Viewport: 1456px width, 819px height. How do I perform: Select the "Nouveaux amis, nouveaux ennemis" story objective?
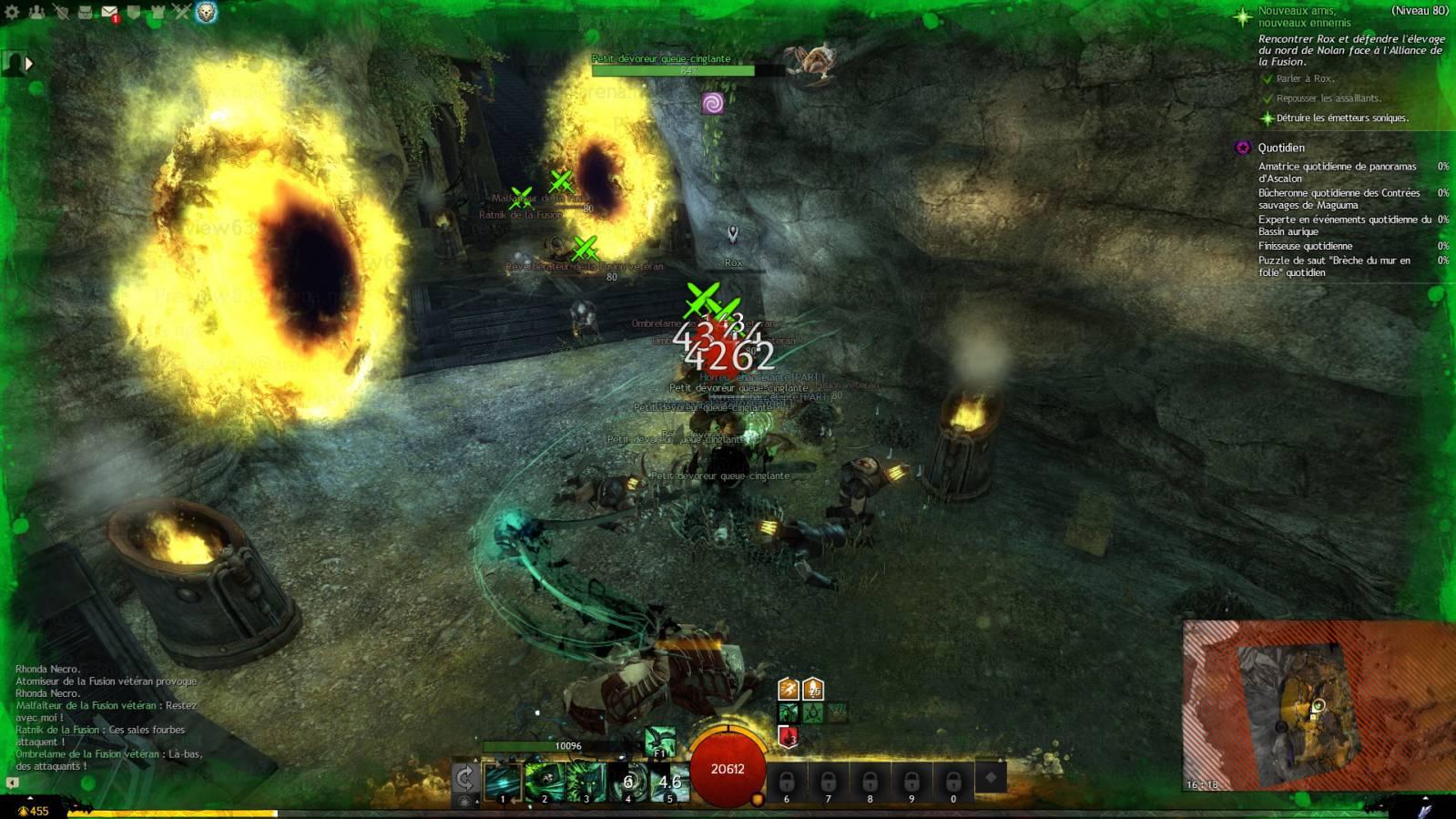[1304, 16]
